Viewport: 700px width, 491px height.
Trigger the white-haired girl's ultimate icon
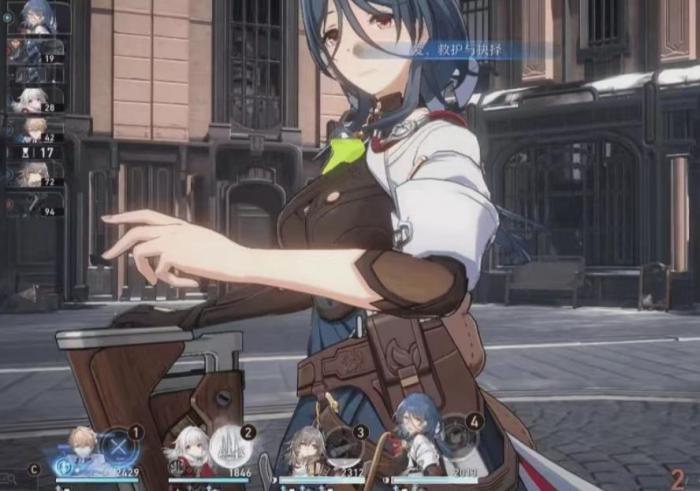point(231,444)
